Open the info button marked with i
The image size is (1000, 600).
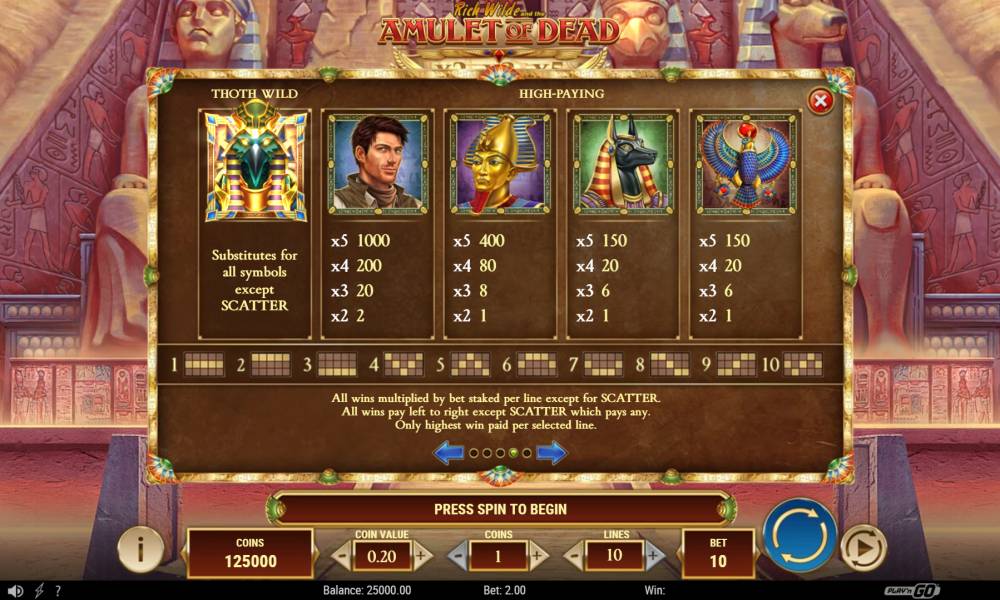(x=141, y=548)
